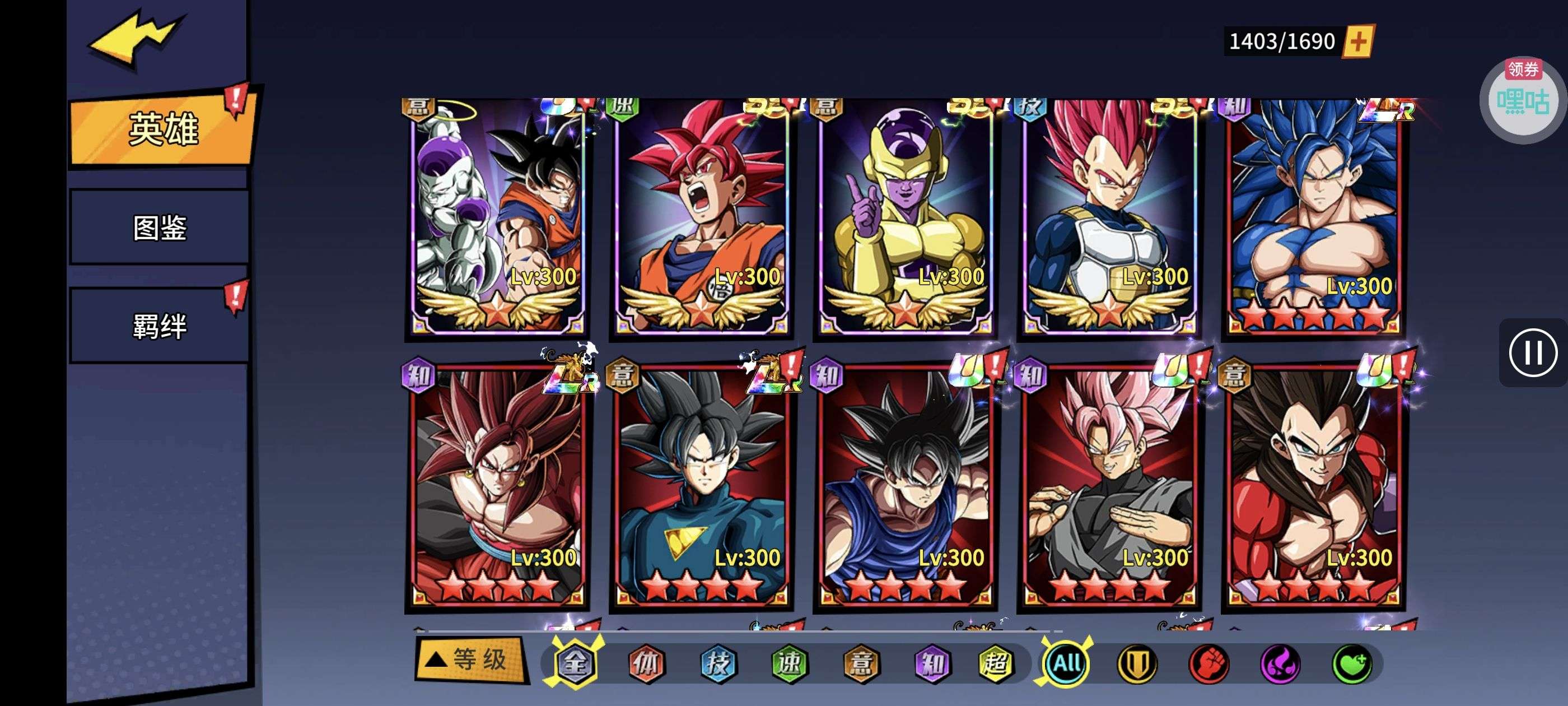
Task: Open the 嘿咕 coupon overlay bubble
Action: [1522, 100]
